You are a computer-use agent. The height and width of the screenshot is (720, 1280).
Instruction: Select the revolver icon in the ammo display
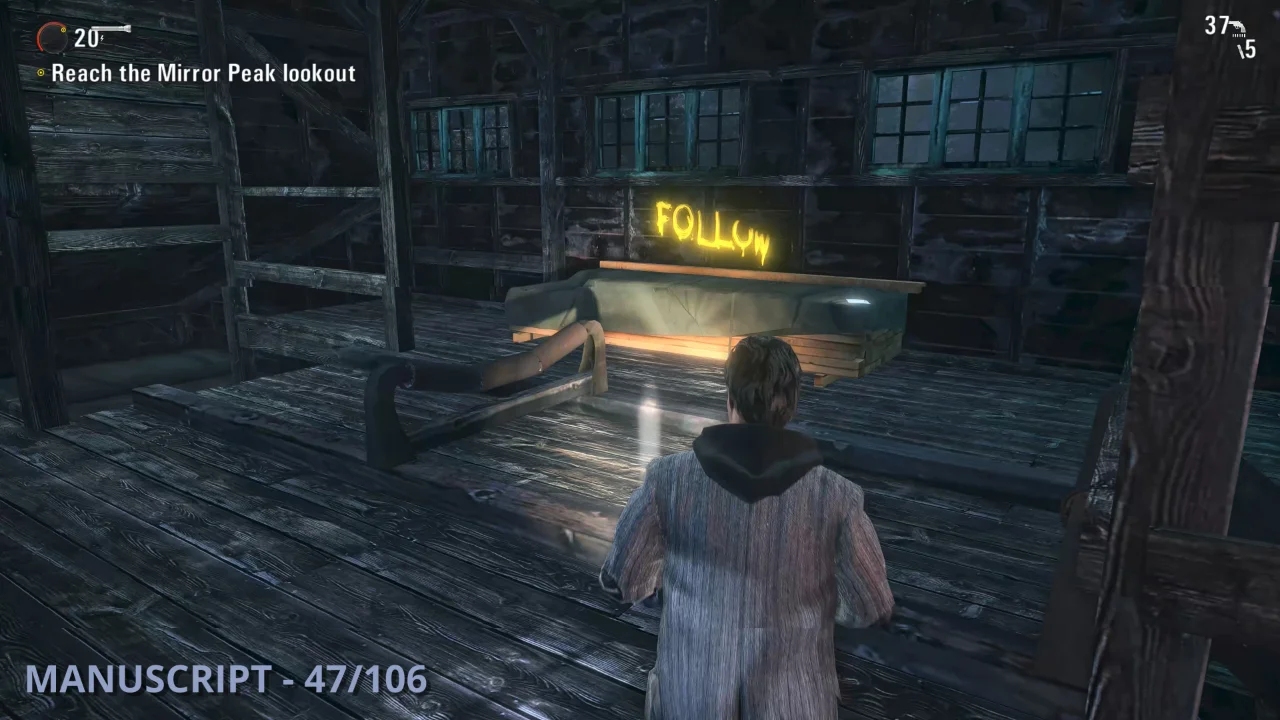coord(1238,26)
